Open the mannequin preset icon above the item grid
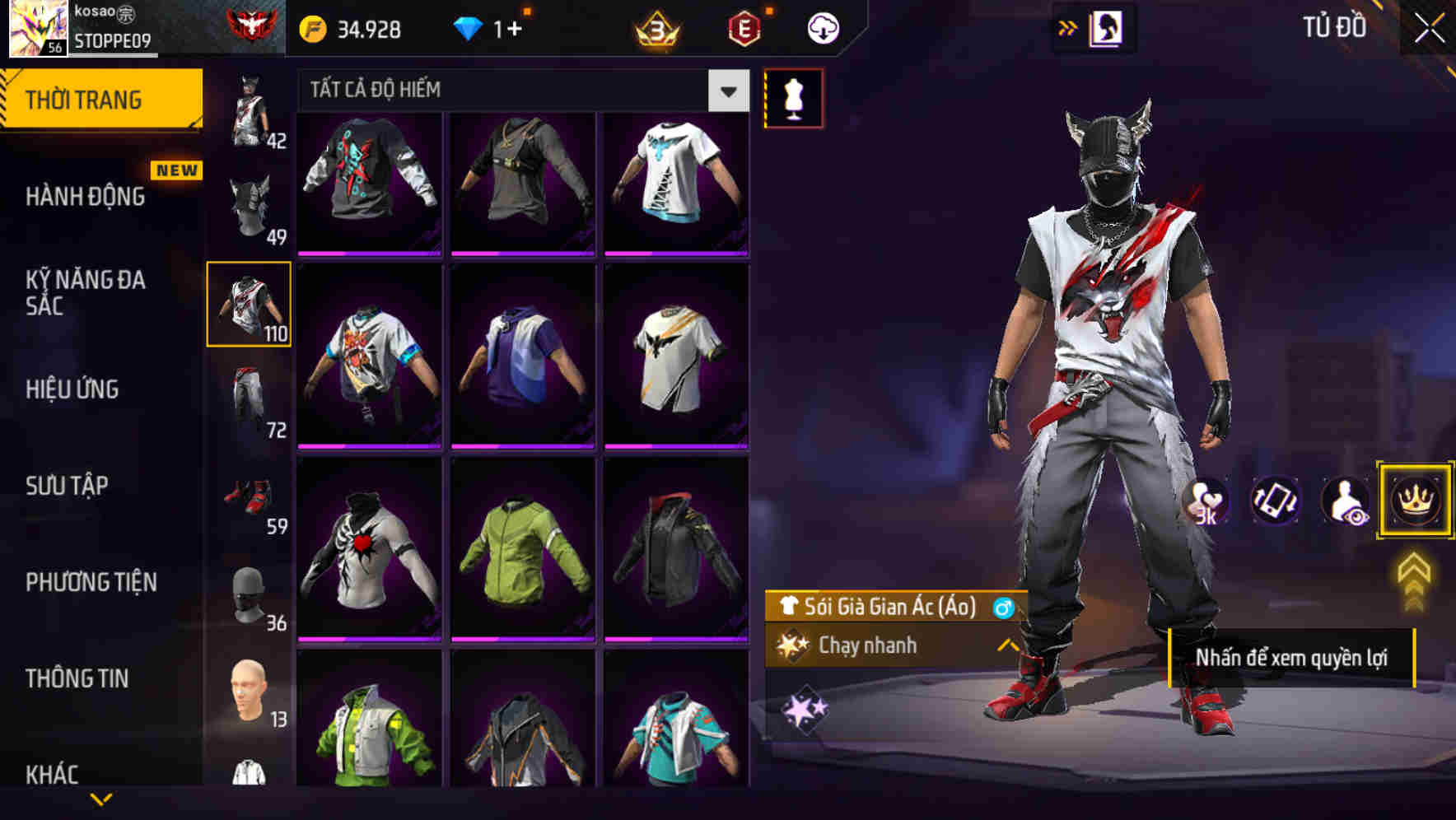The height and width of the screenshot is (820, 1456). 794,97
